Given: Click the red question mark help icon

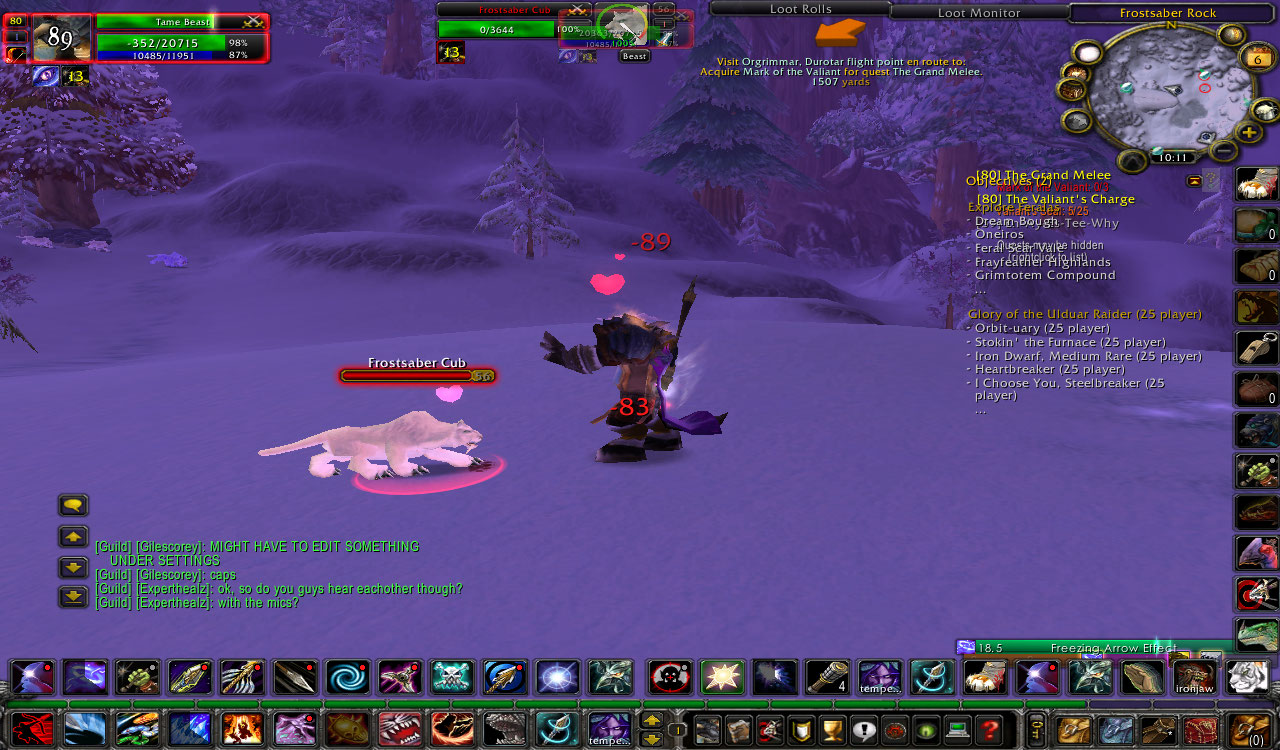Looking at the screenshot, I should coord(990,728).
